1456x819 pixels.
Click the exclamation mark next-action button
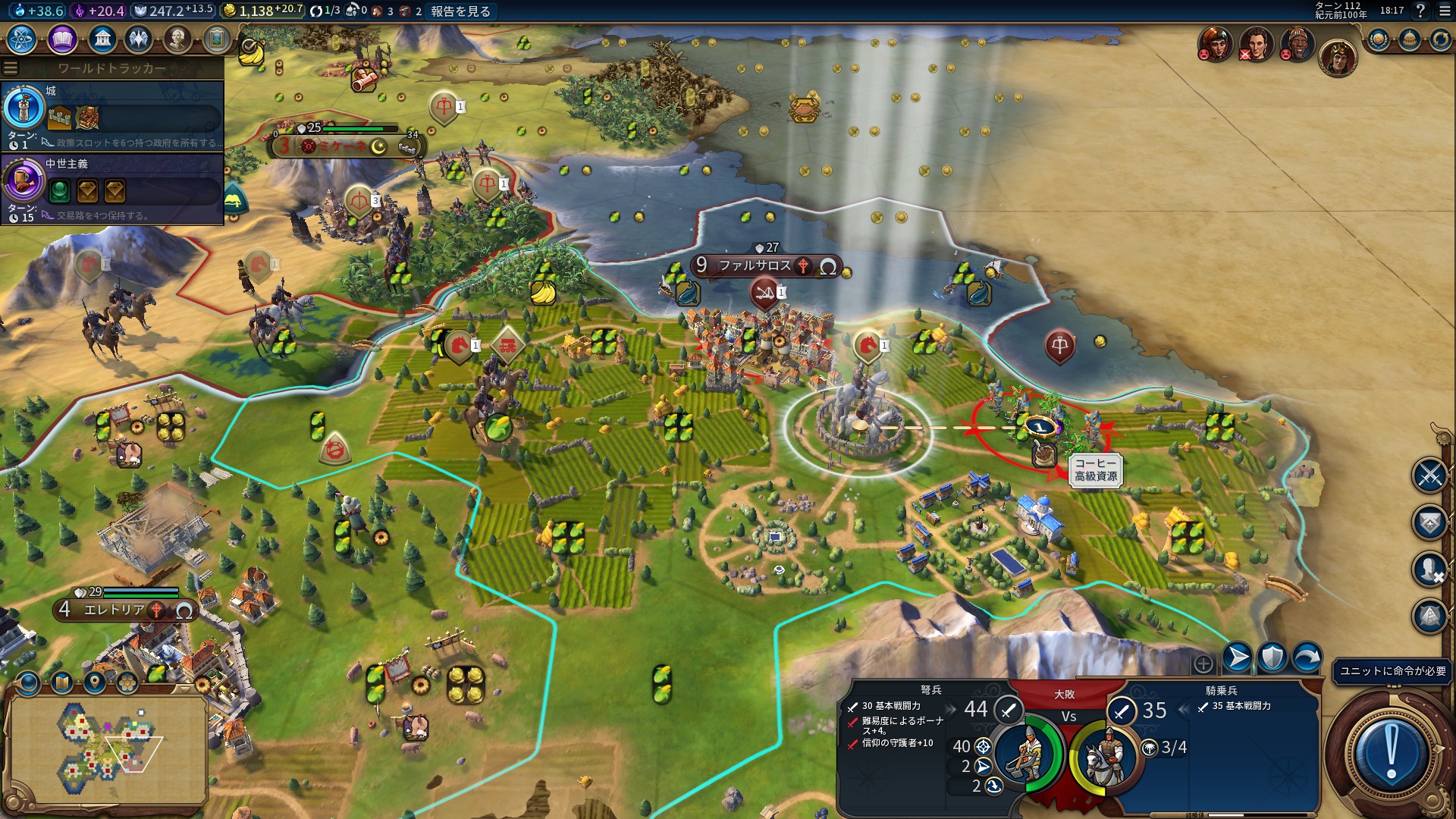1391,751
